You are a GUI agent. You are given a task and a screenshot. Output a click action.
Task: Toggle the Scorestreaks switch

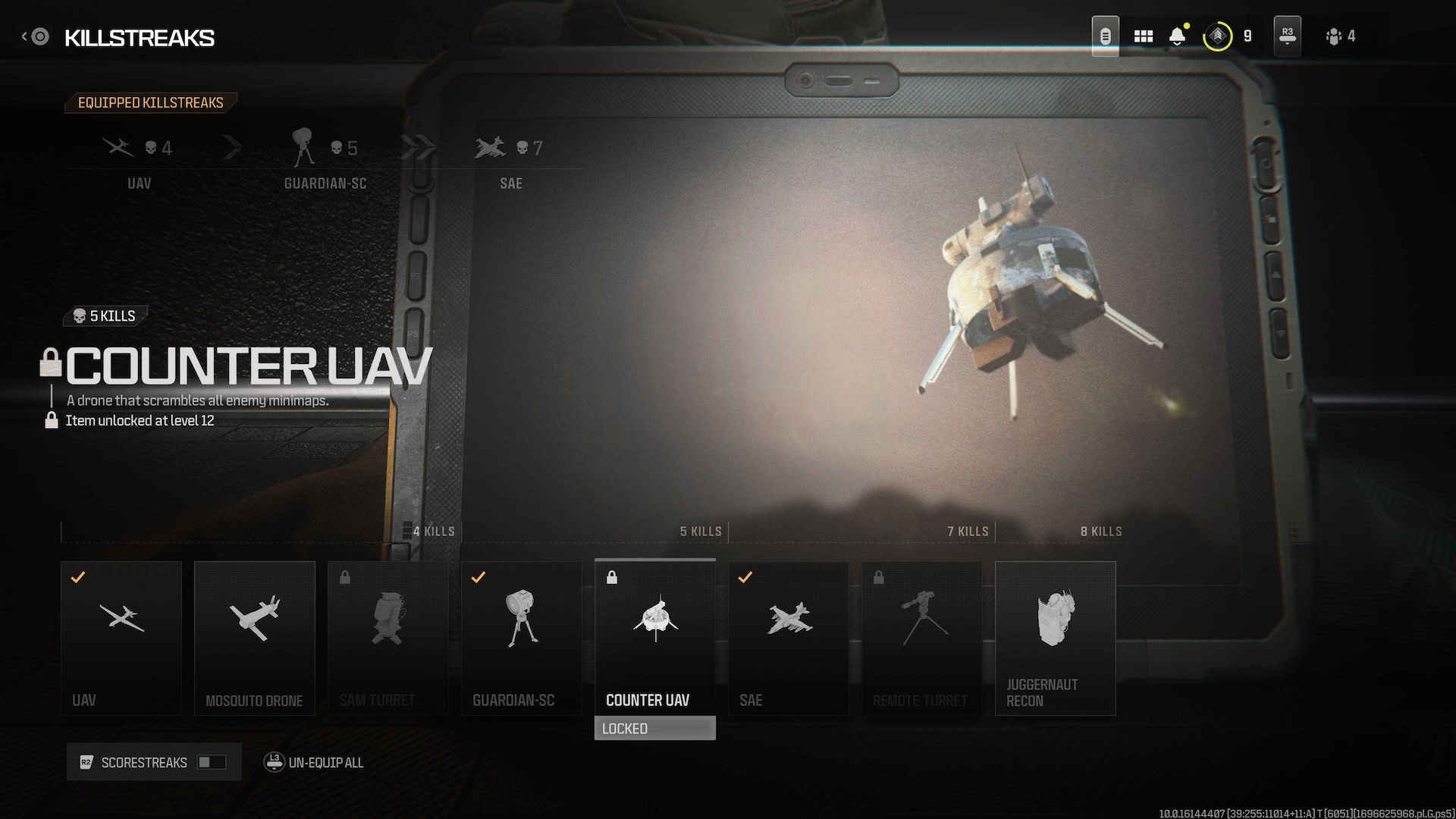(213, 762)
